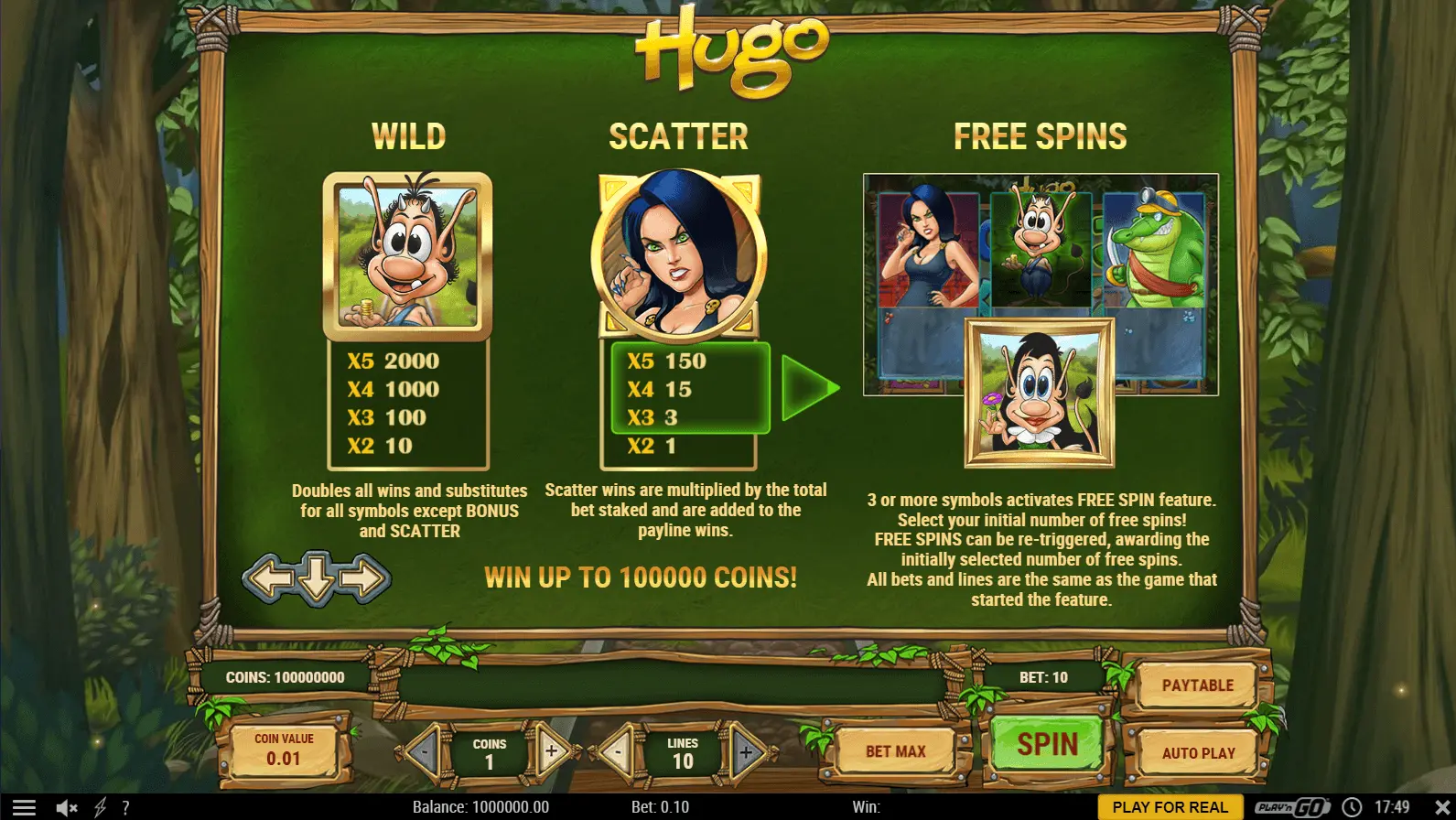Open help with the question mark
The image size is (1456, 820).
[x=125, y=807]
